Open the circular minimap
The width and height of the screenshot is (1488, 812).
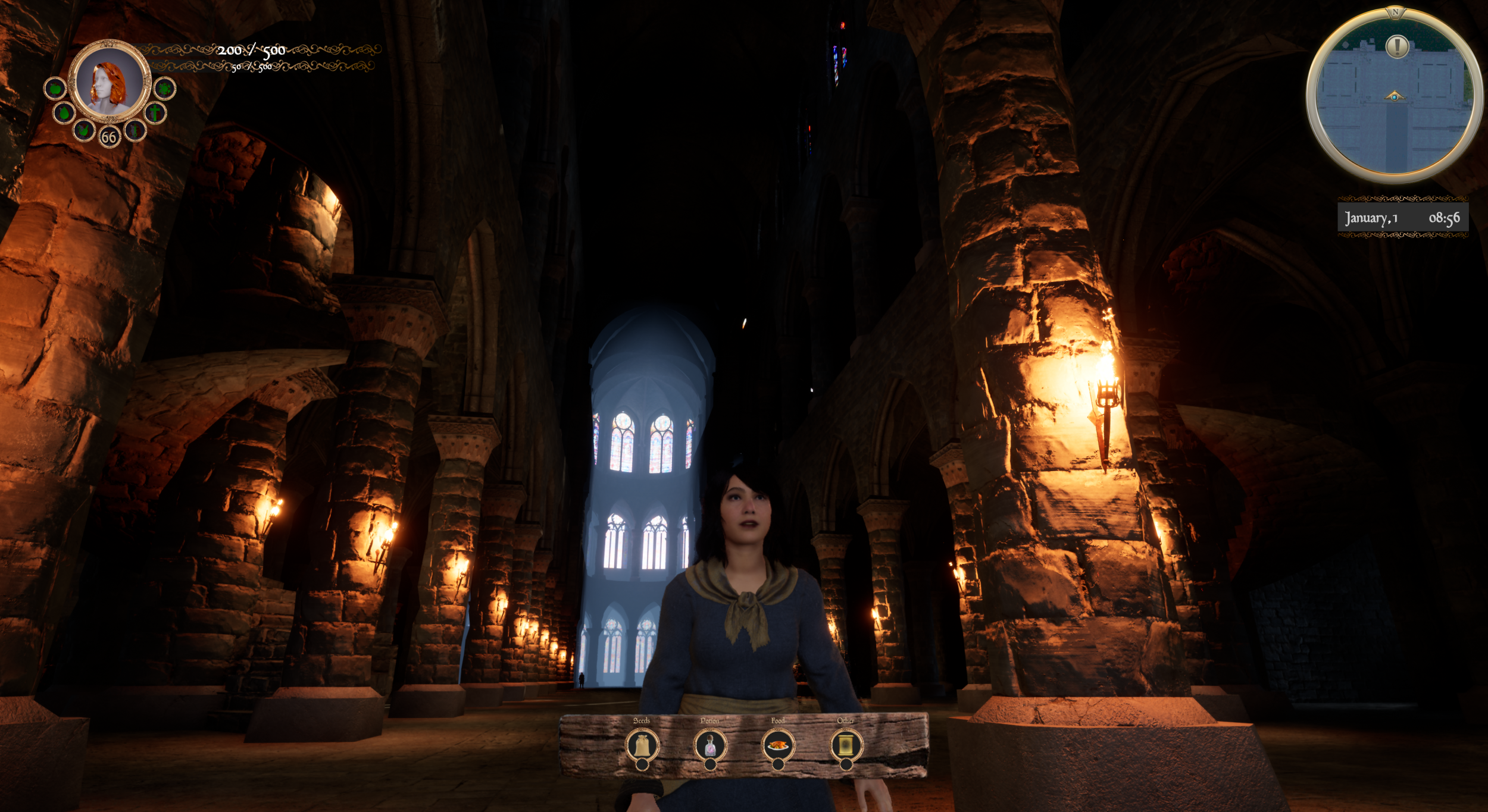(1393, 96)
